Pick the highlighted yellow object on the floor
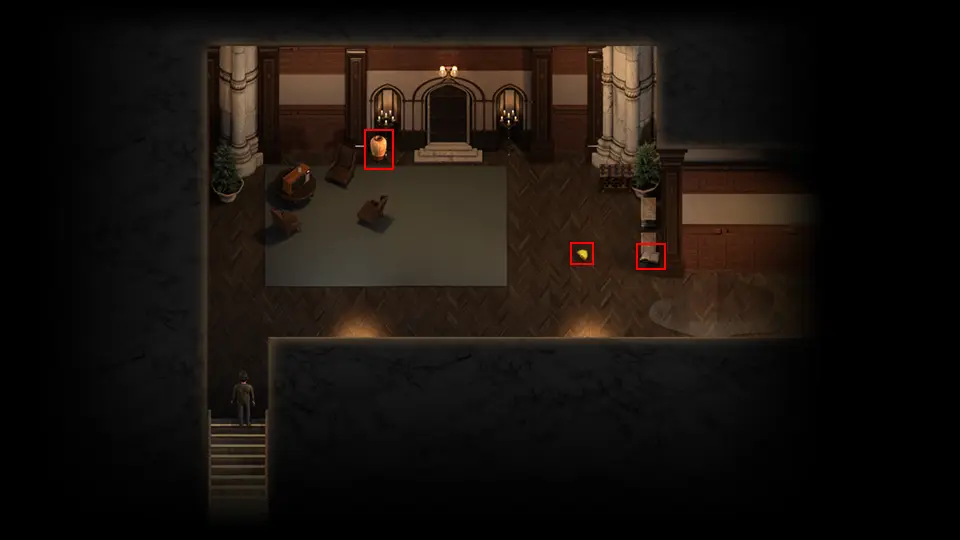 [582, 254]
